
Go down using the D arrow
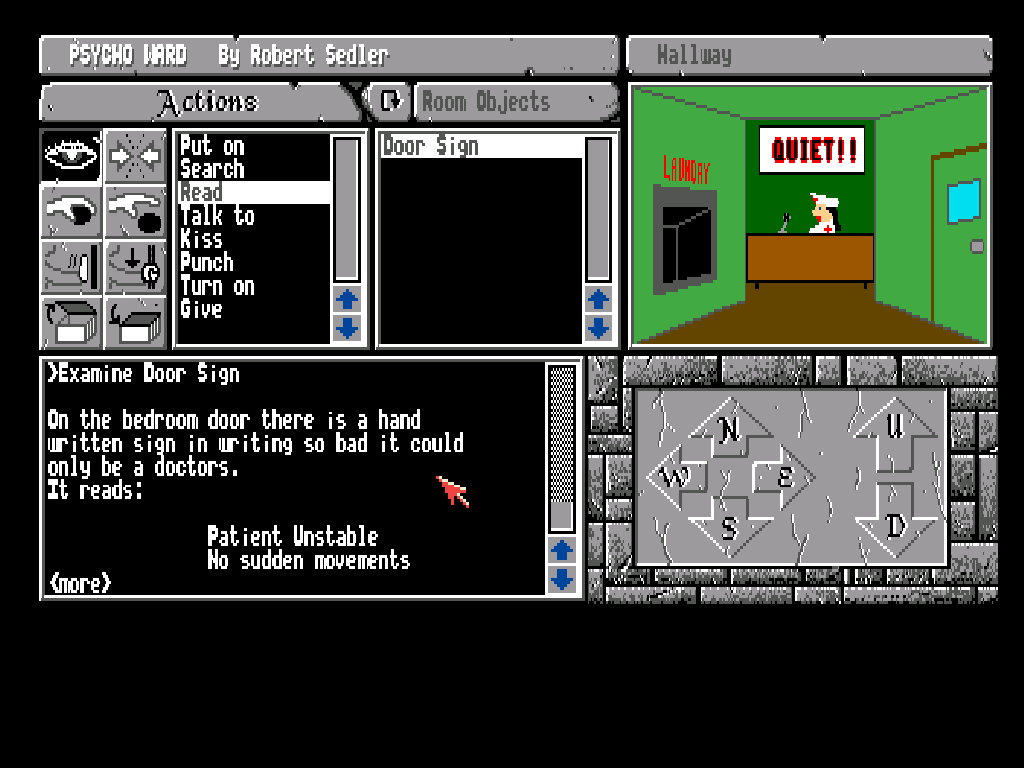click(897, 527)
